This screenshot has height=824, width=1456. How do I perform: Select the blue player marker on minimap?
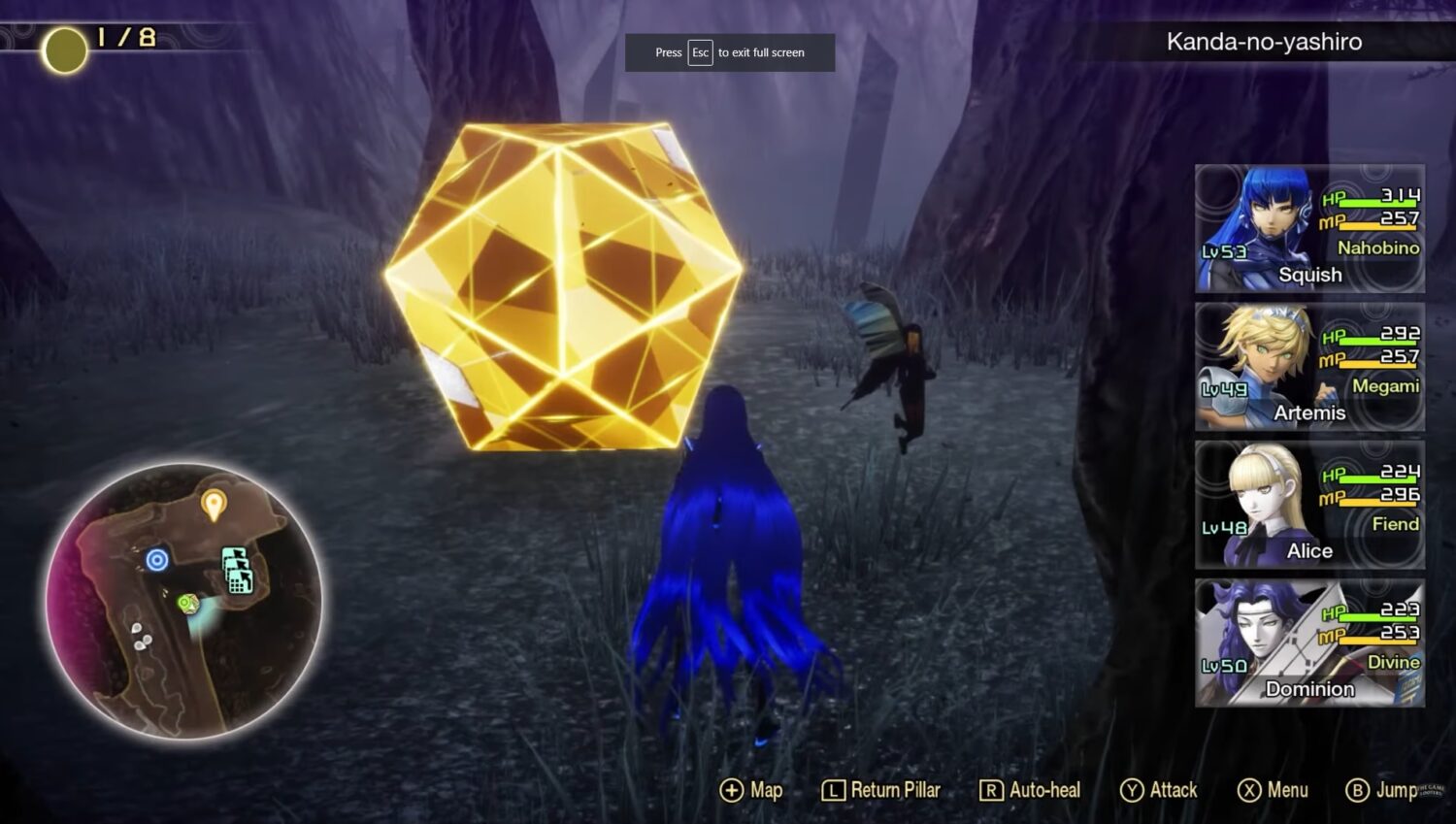156,560
